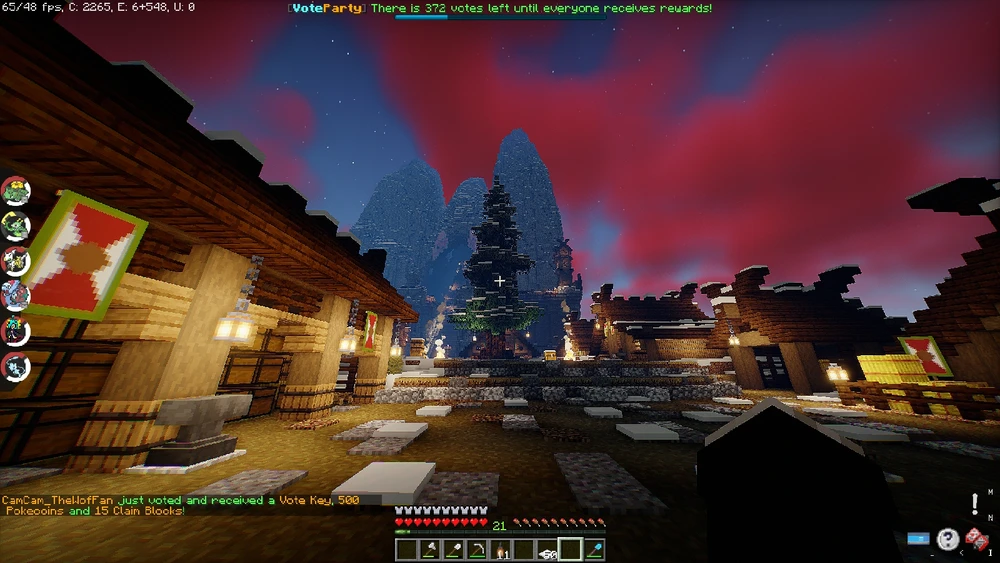
Task: Click the VoteParty boss bar at top
Action: [500, 9]
